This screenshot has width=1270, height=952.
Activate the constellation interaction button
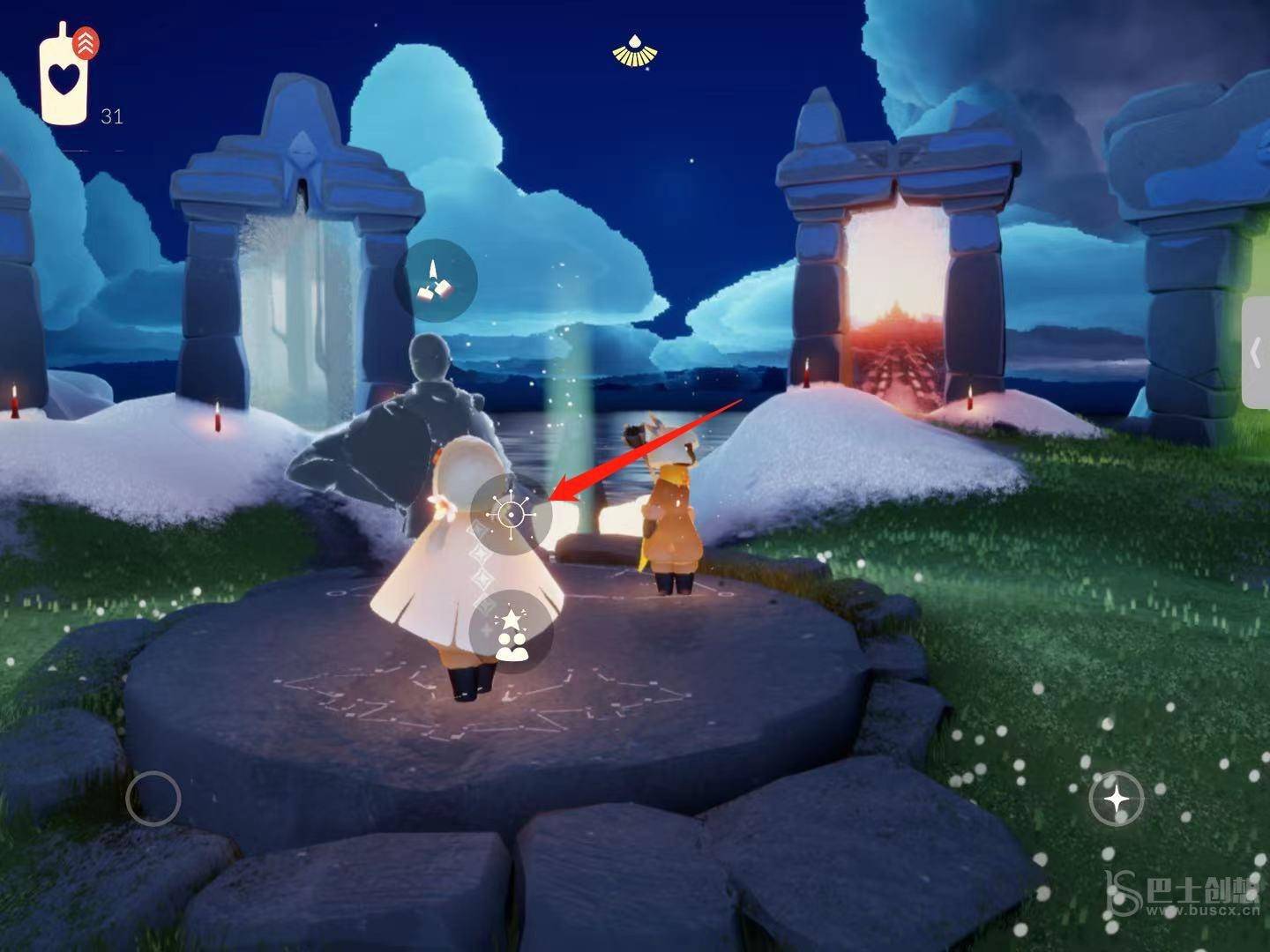[511, 514]
